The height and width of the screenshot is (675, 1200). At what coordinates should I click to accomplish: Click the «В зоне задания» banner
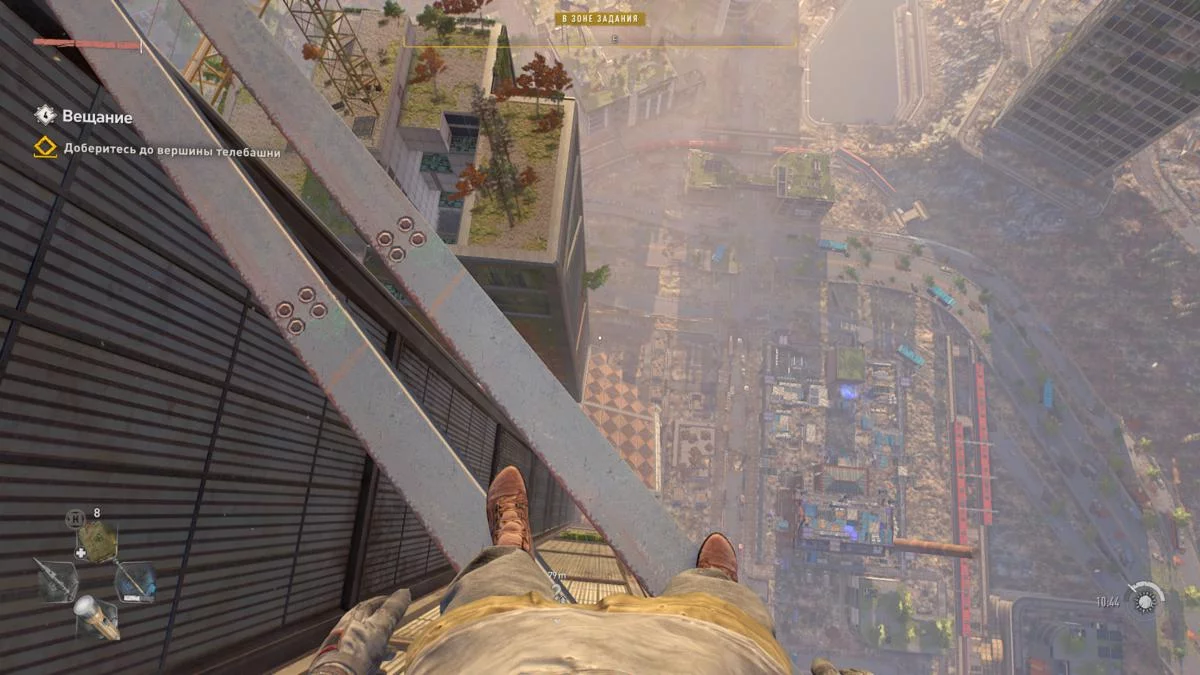click(x=601, y=19)
